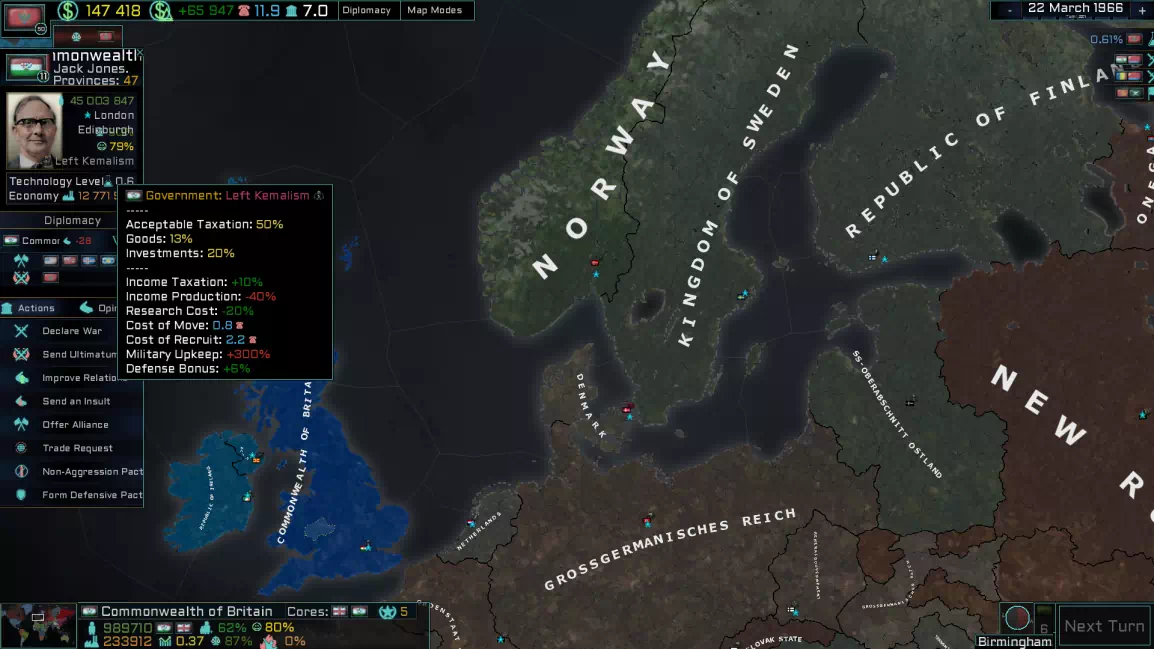End the turn with Next Turn
The height and width of the screenshot is (649, 1154).
click(x=1103, y=626)
